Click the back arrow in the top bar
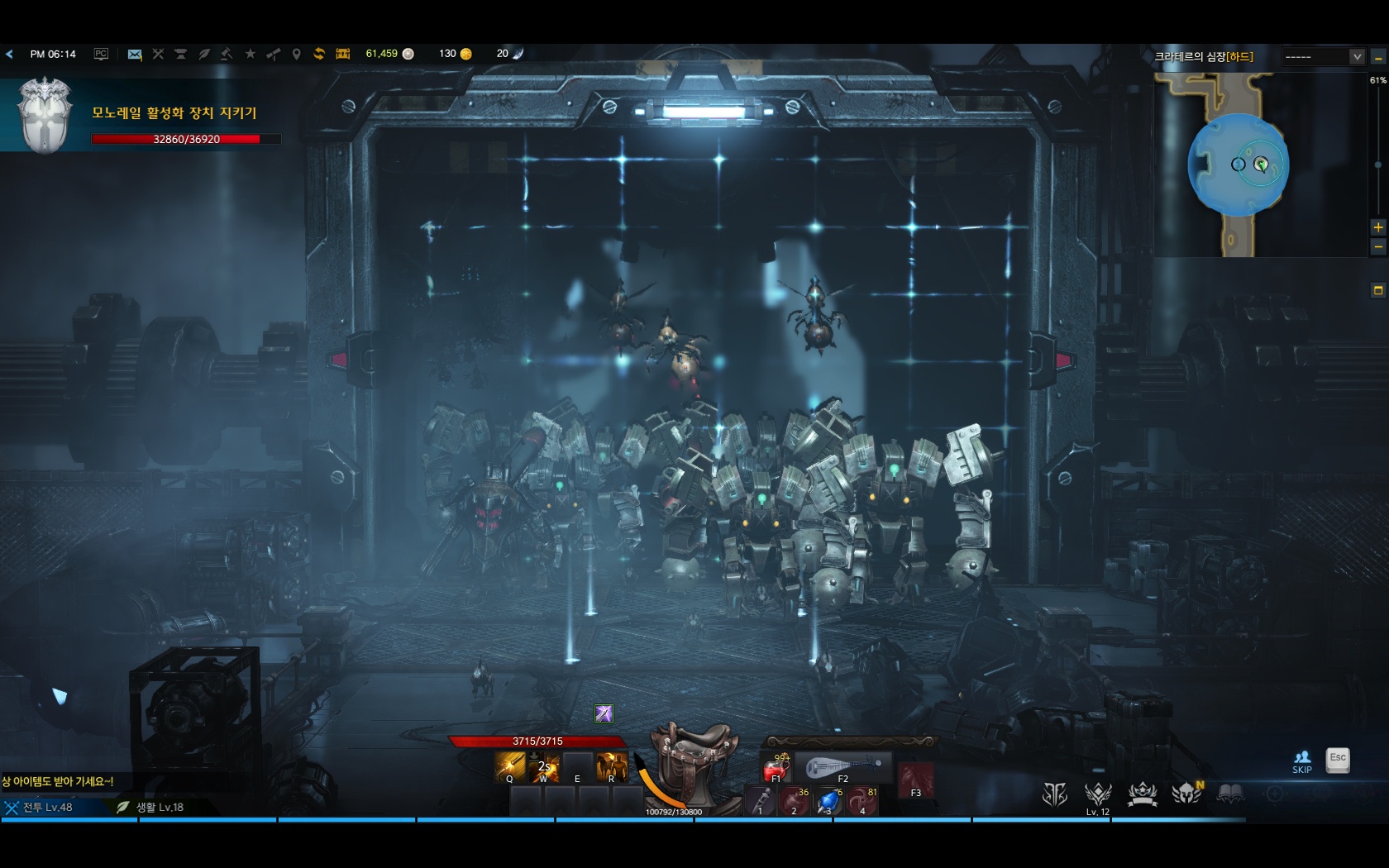This screenshot has height=868, width=1389. tap(10, 54)
